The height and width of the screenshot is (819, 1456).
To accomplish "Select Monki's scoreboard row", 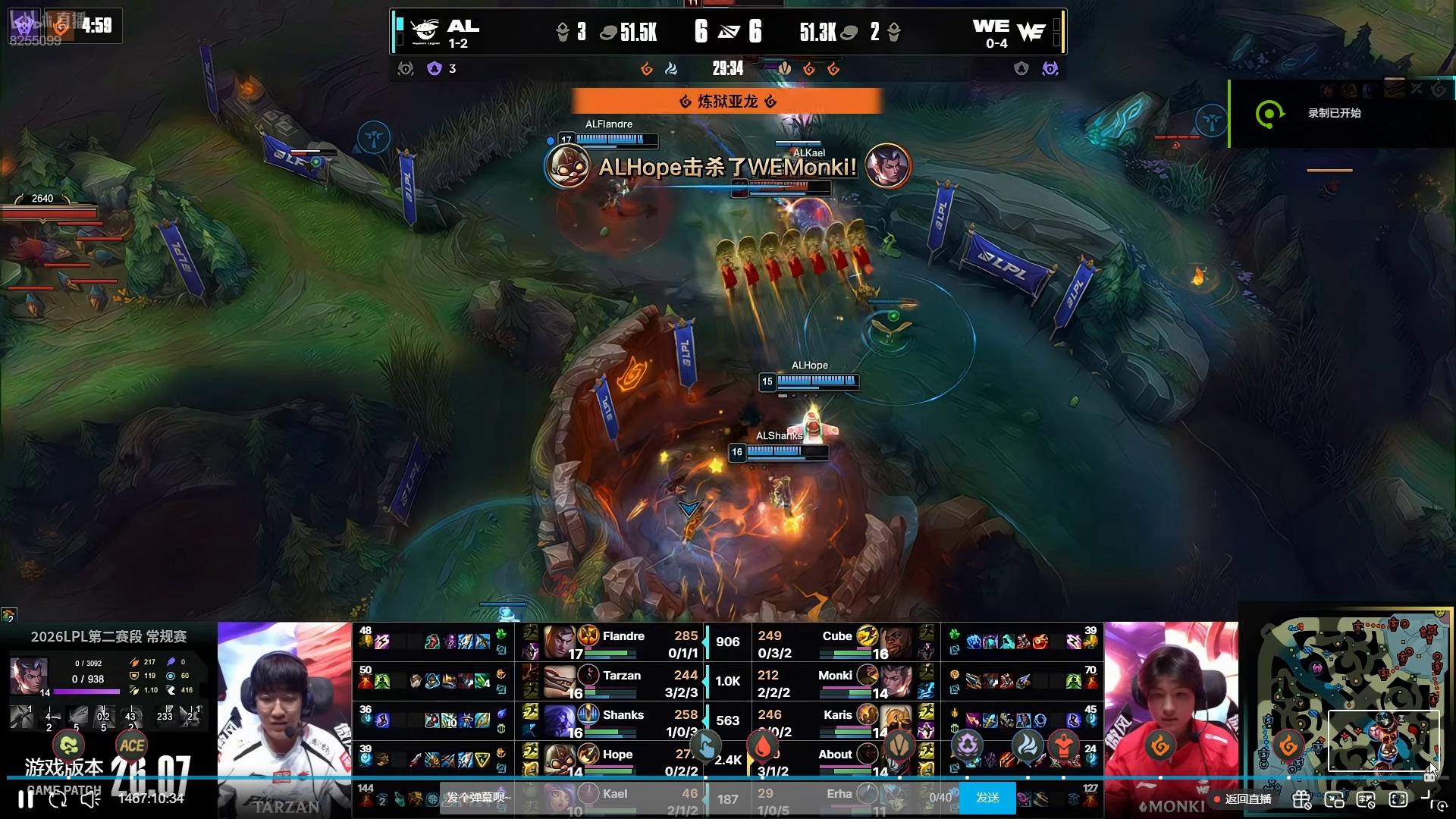I will [834, 682].
